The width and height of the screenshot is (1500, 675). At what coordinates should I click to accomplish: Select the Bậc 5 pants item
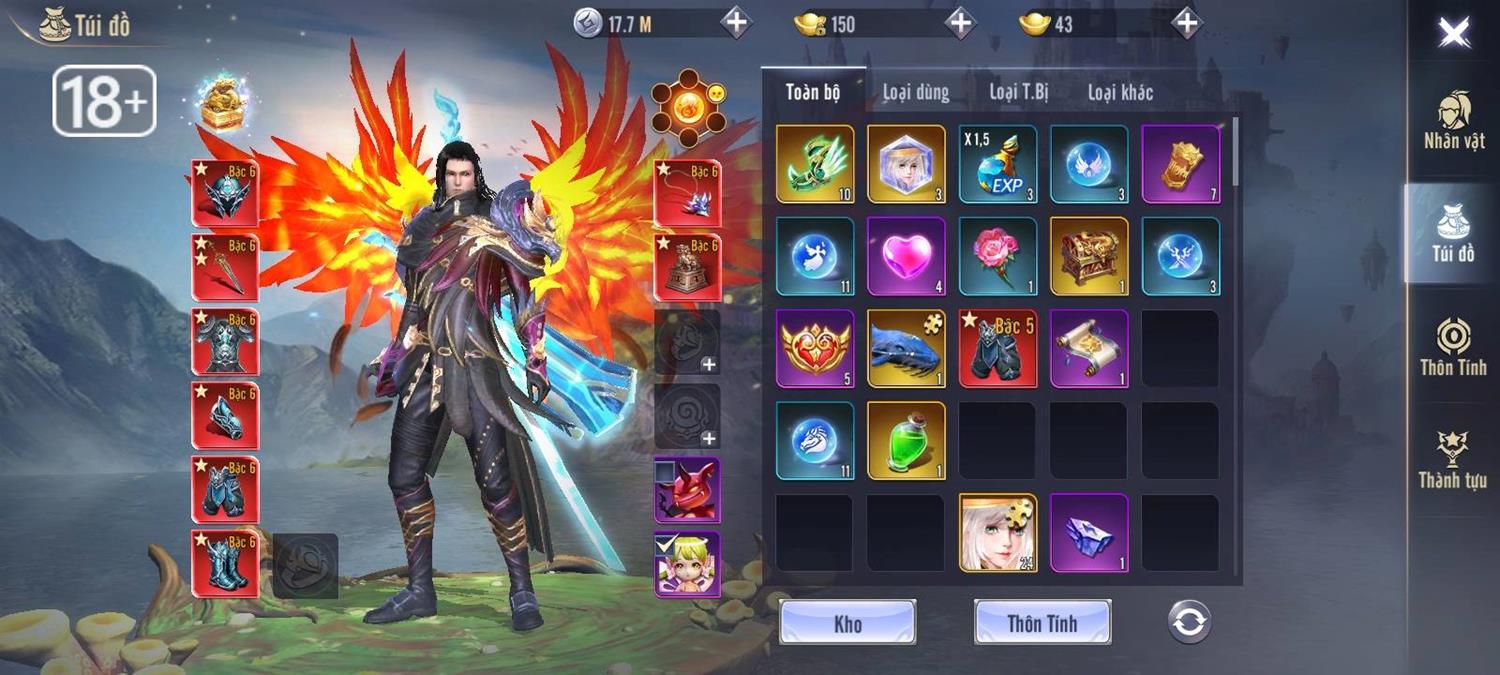[x=998, y=349]
